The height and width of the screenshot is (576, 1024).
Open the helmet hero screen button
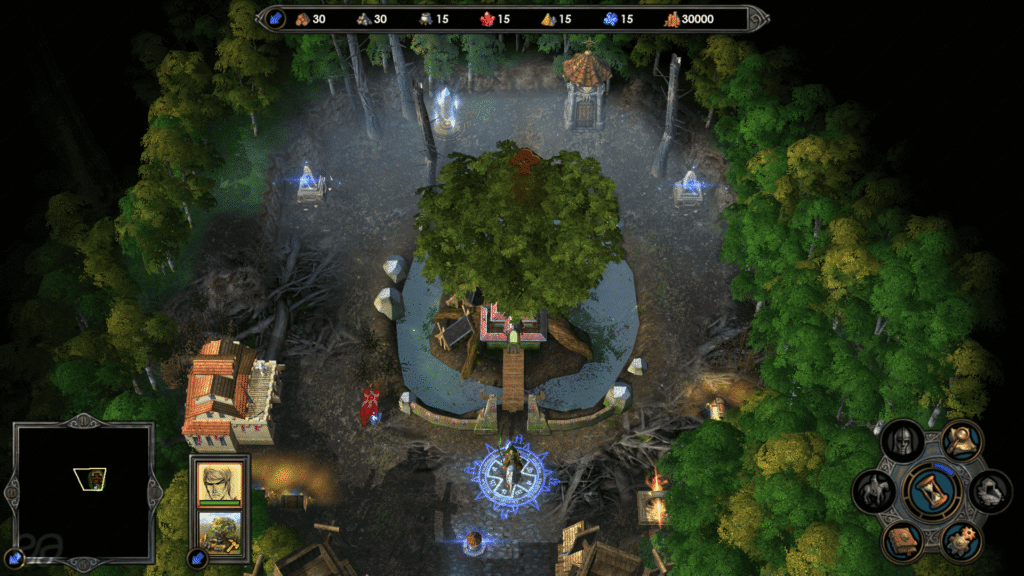click(902, 441)
